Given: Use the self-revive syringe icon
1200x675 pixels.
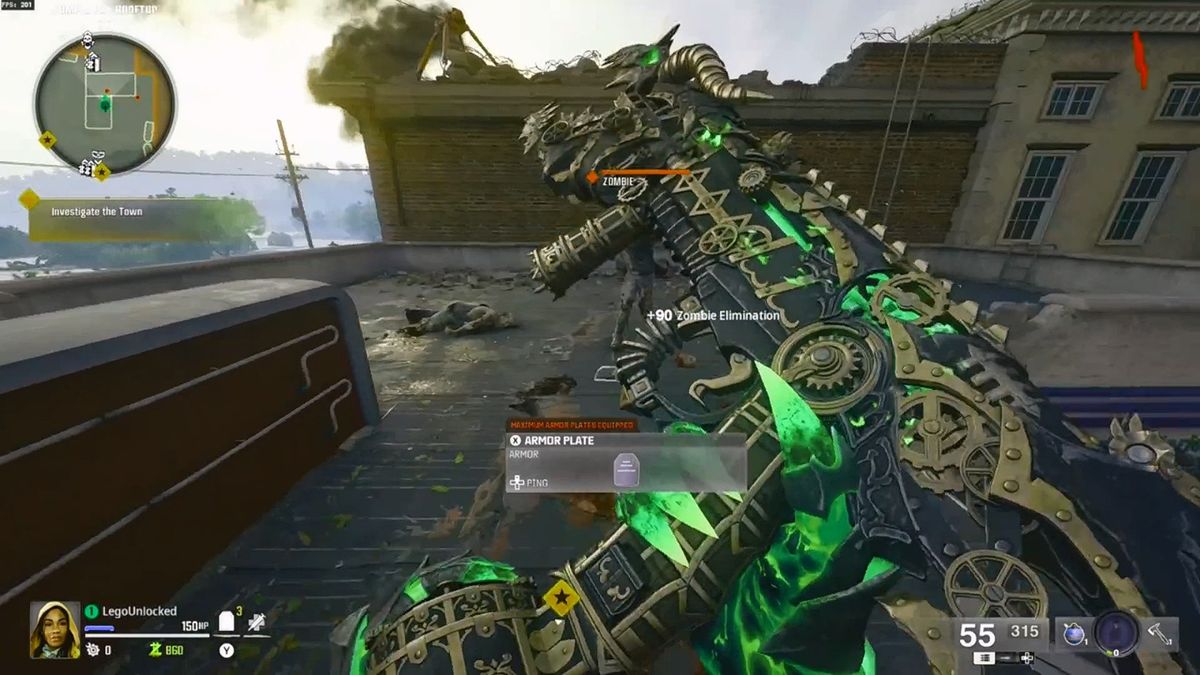Looking at the screenshot, I should (256, 623).
